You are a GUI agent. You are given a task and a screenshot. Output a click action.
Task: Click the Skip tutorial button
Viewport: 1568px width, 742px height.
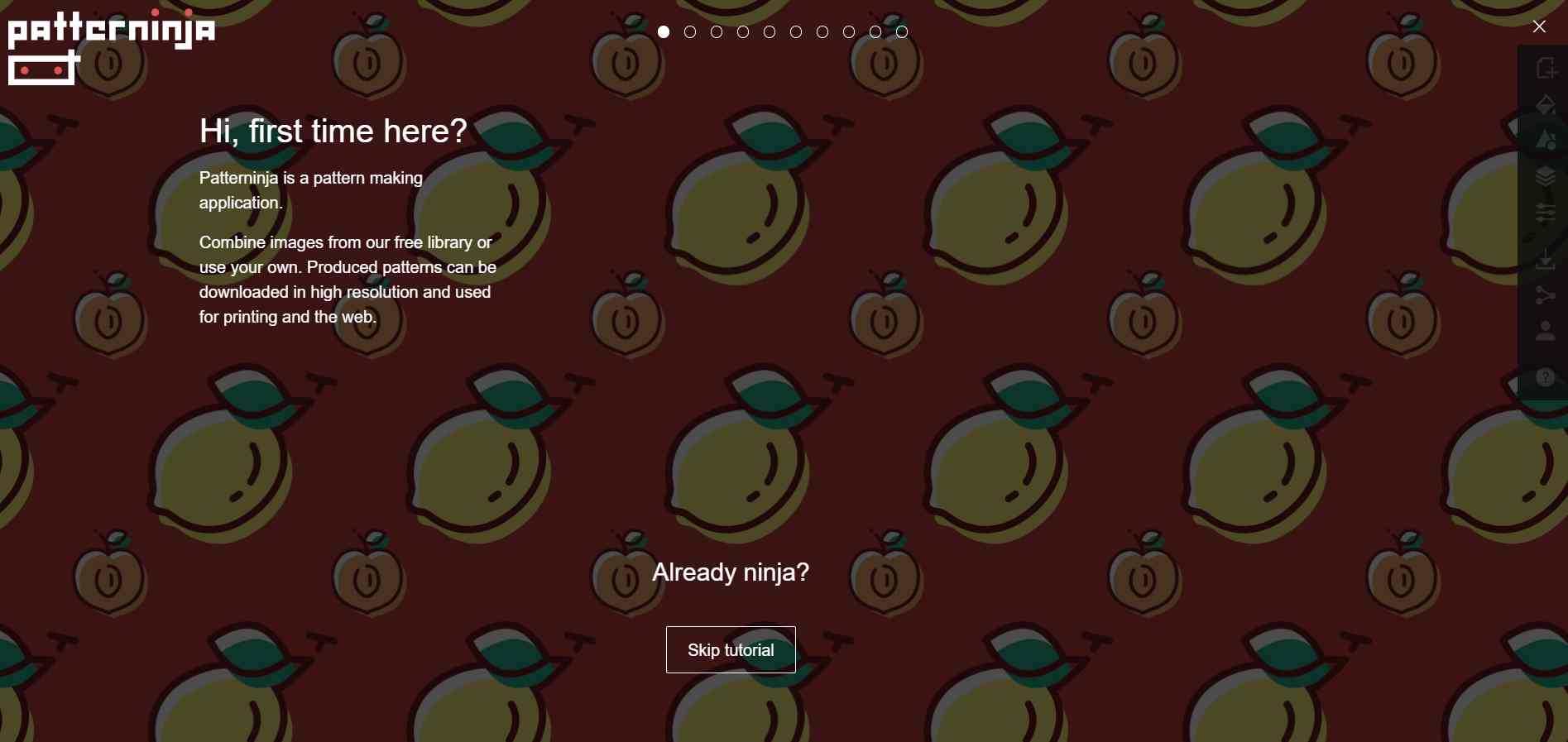tap(730, 650)
